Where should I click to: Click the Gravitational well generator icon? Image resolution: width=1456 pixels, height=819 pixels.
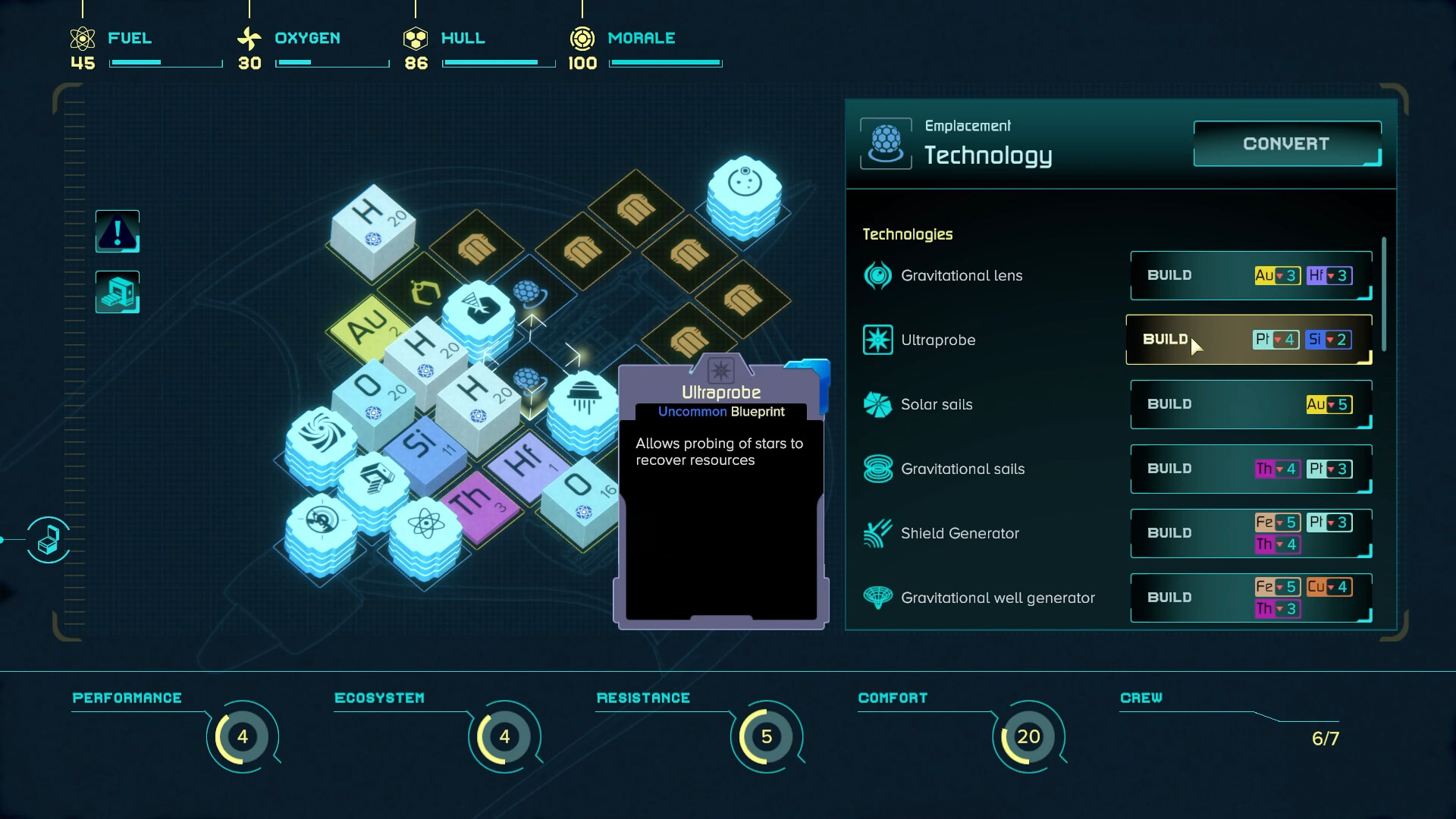coord(878,598)
